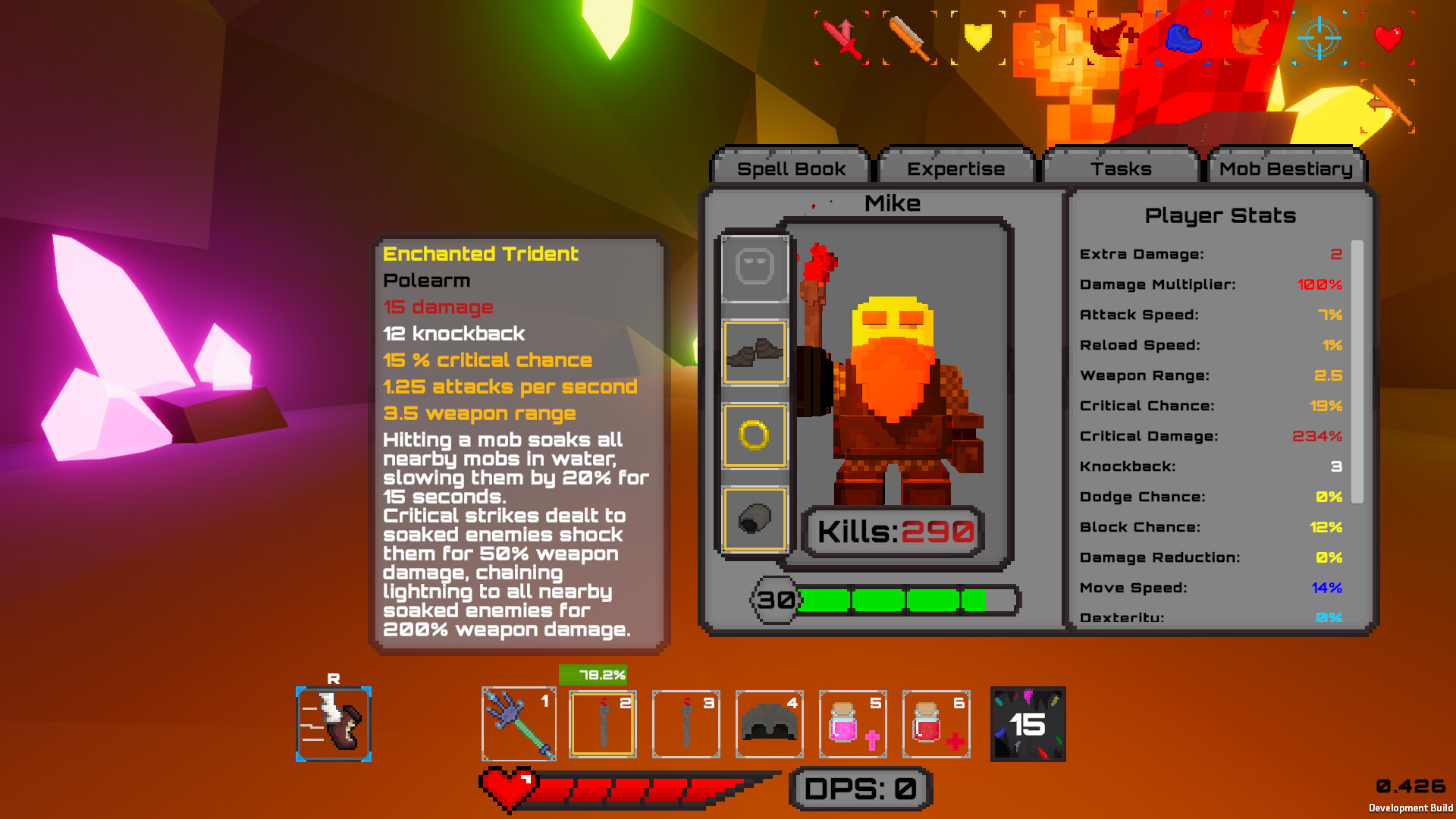Open the Expertise tab
The width and height of the screenshot is (1456, 819).
(x=955, y=168)
